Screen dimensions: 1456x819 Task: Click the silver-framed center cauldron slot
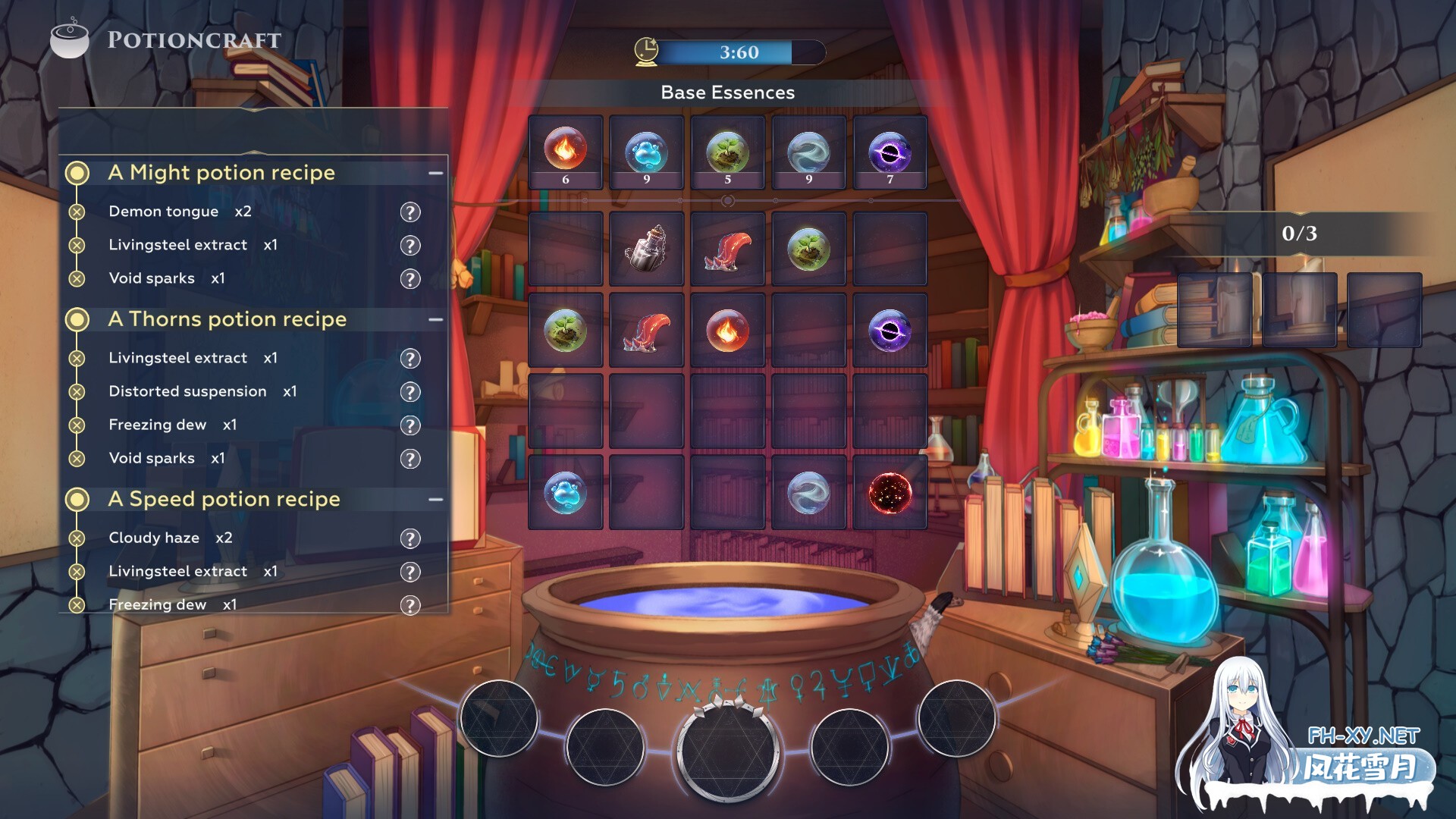click(728, 750)
